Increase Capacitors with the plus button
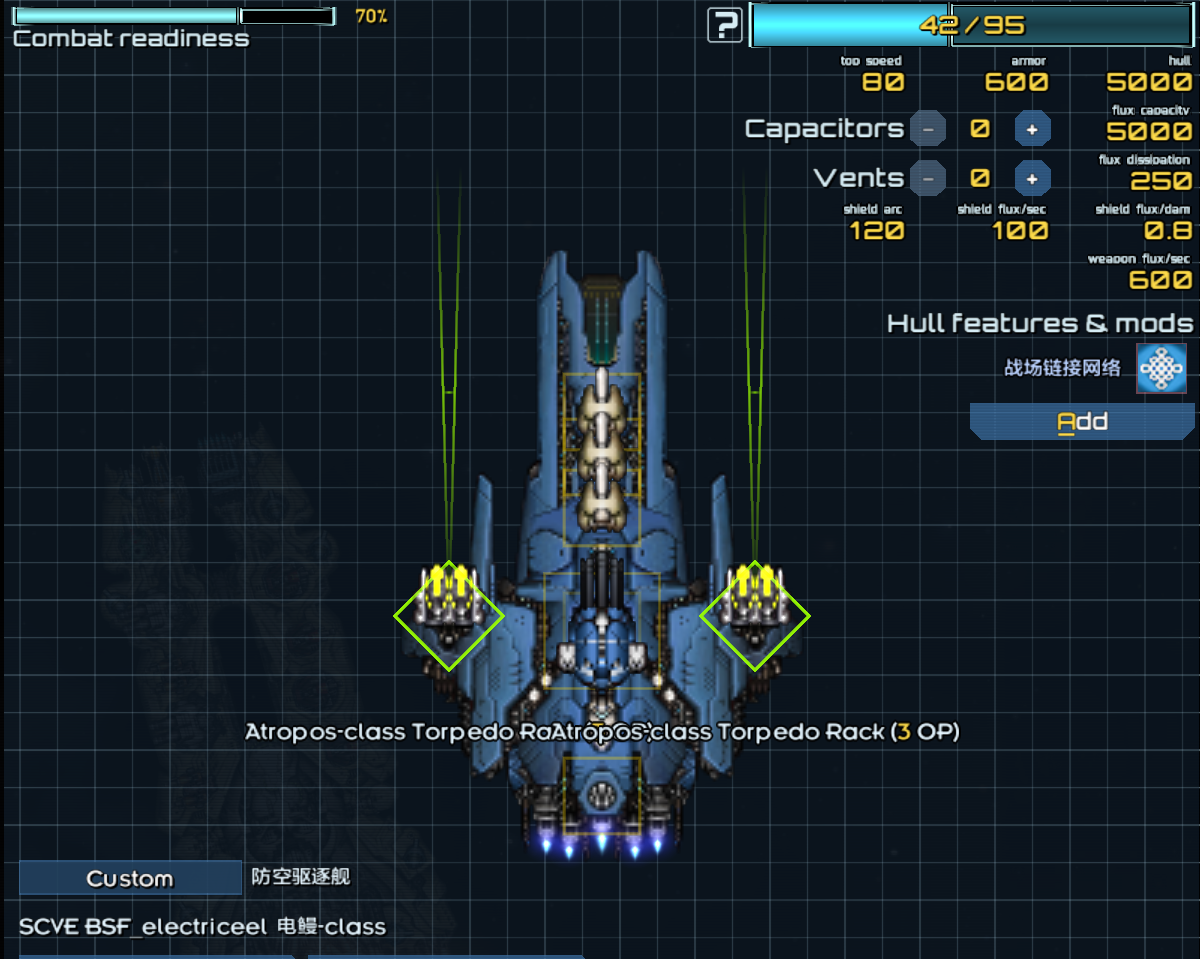The width and height of the screenshot is (1200, 959). (x=1032, y=129)
